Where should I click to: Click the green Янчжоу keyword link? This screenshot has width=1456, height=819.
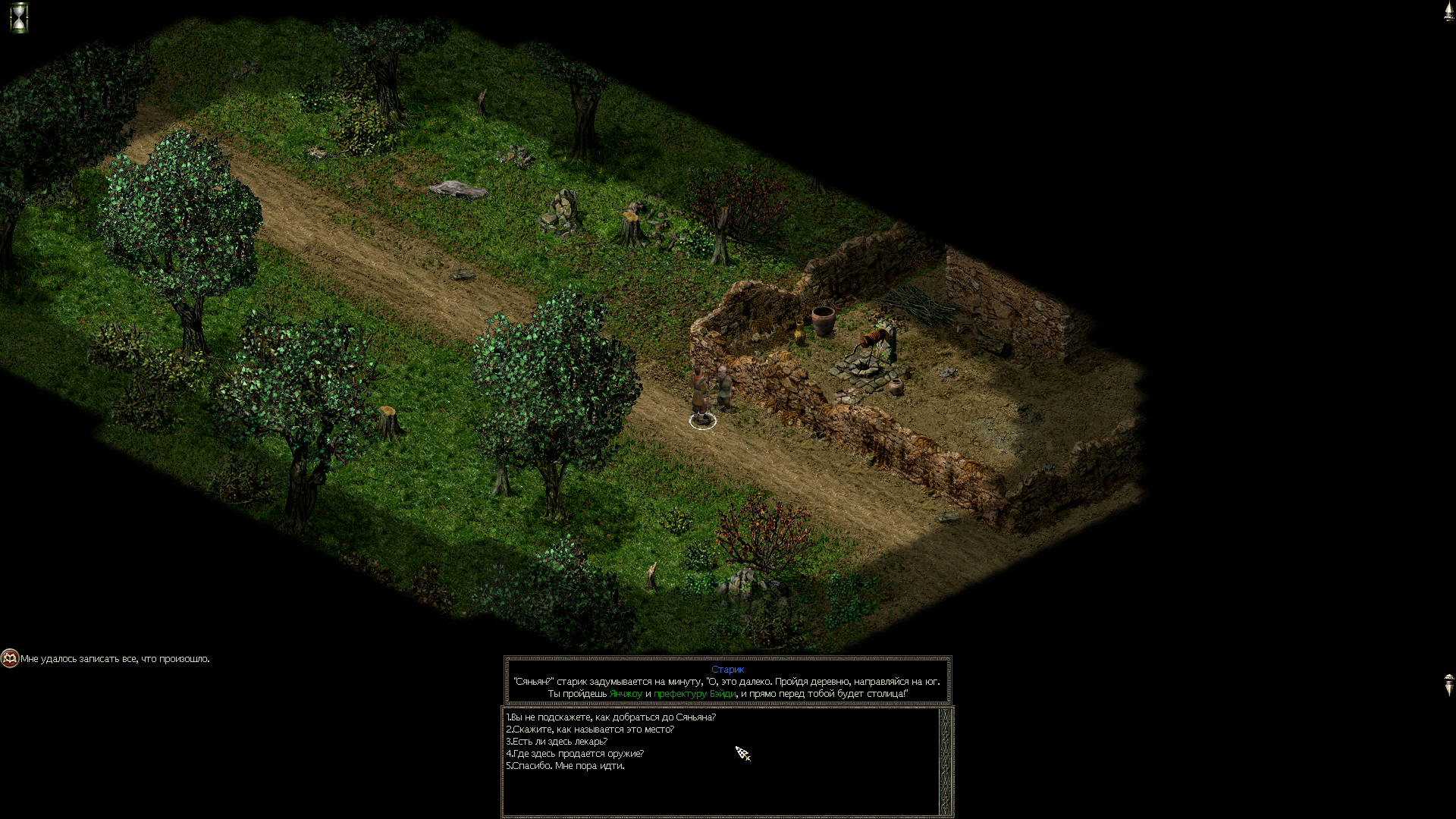coord(626,694)
